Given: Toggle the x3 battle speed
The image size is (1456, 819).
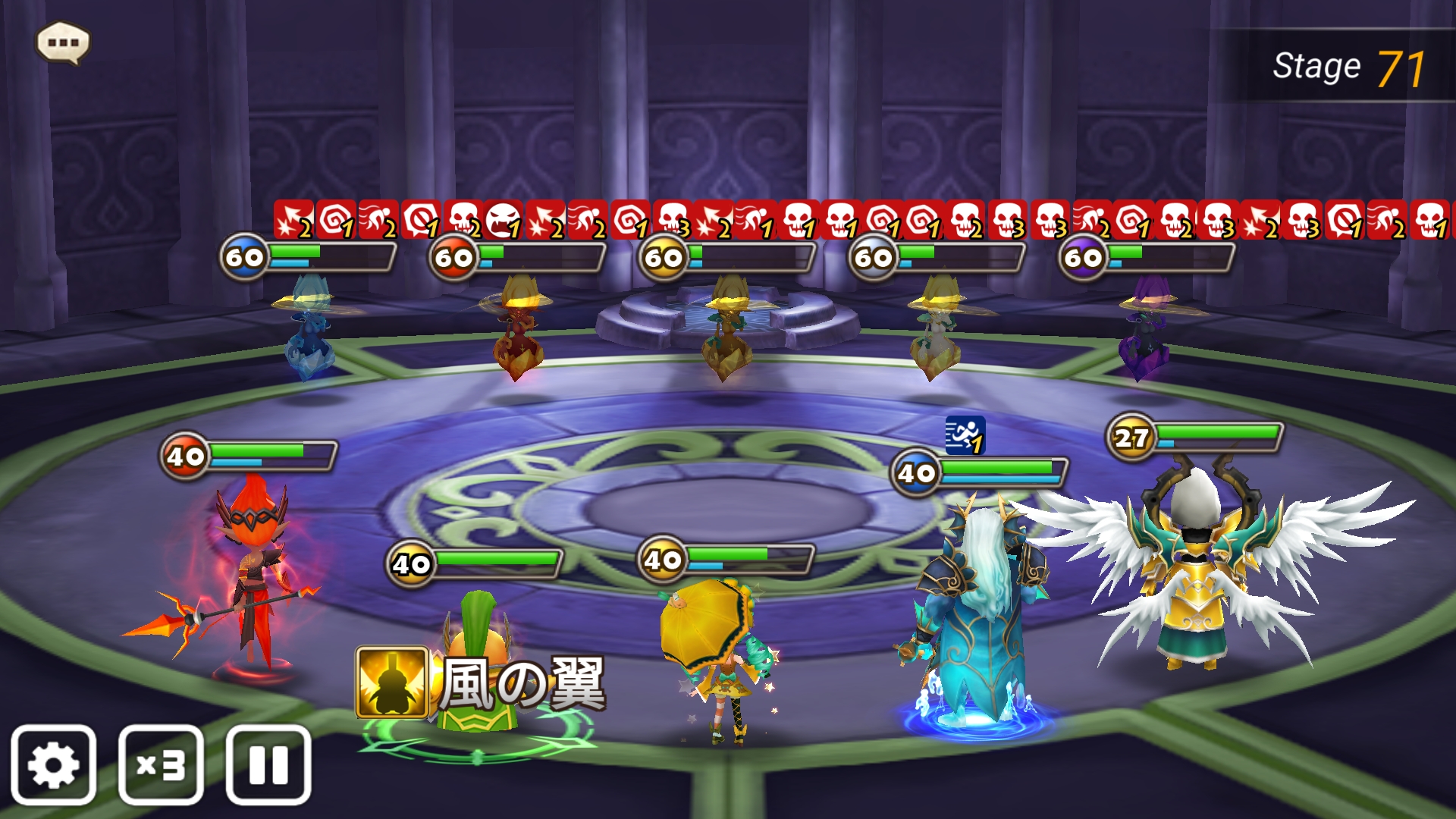Looking at the screenshot, I should point(161,764).
